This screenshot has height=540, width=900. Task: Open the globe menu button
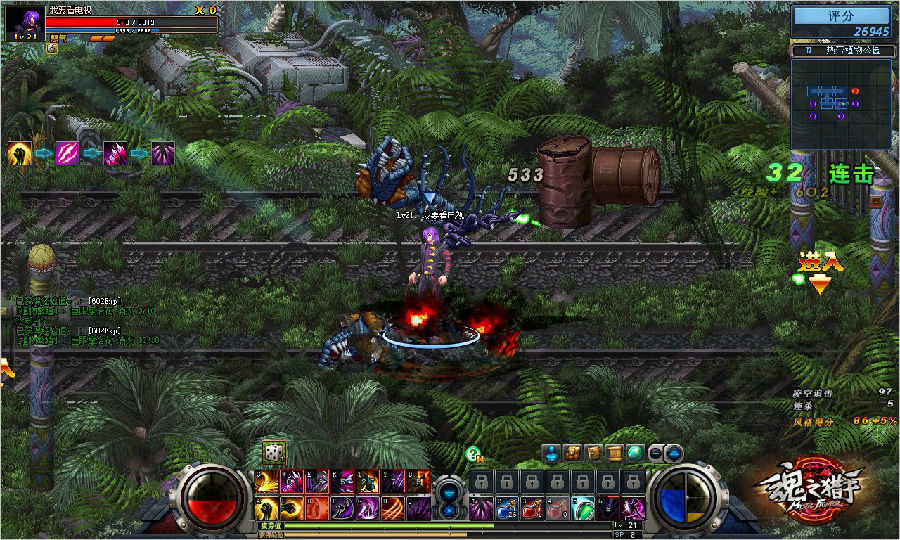(x=636, y=453)
